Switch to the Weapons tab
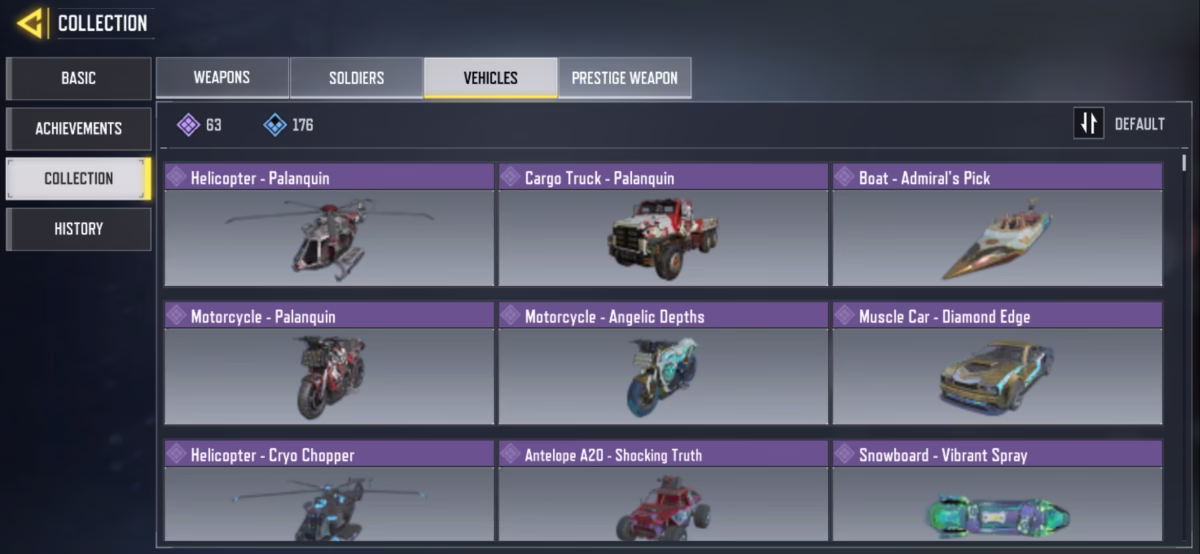The width and height of the screenshot is (1200, 554). point(222,78)
